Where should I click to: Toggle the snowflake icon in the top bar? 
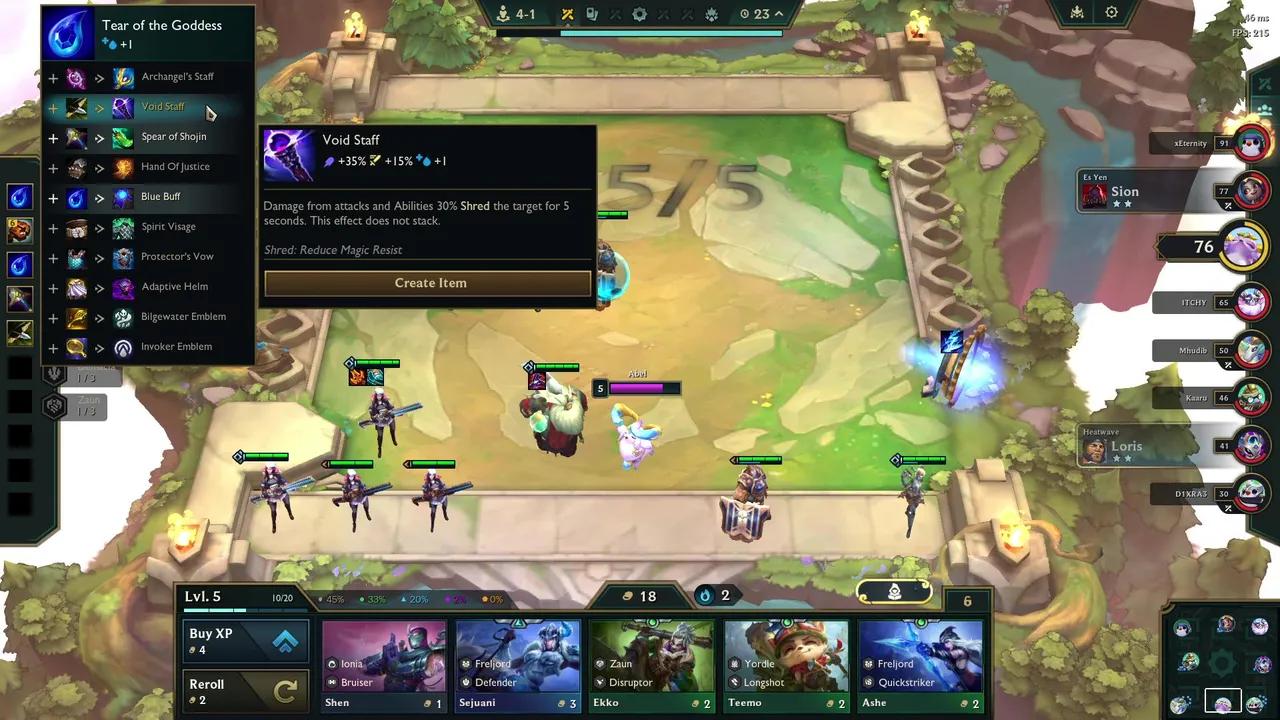click(711, 13)
